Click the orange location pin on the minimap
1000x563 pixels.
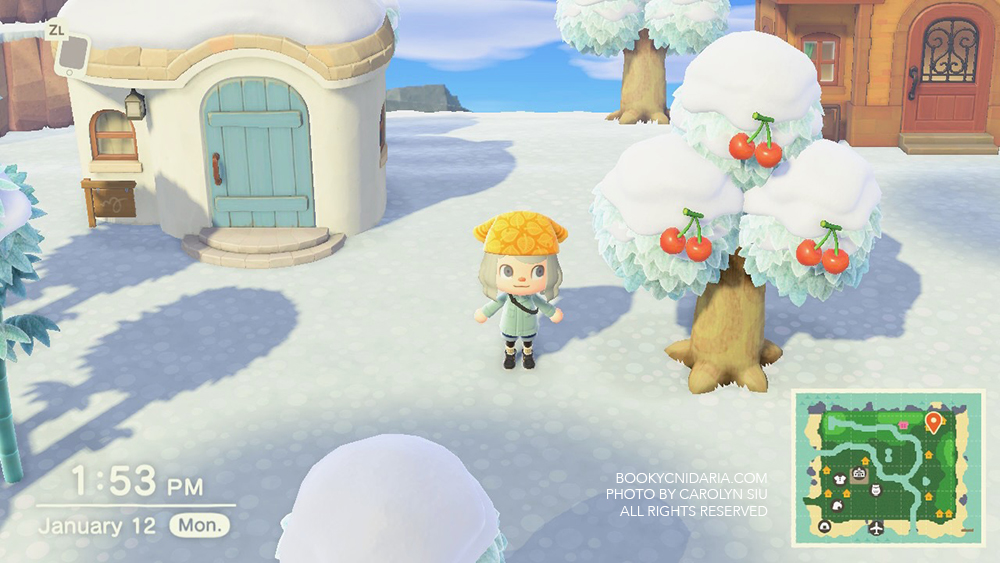tap(934, 422)
